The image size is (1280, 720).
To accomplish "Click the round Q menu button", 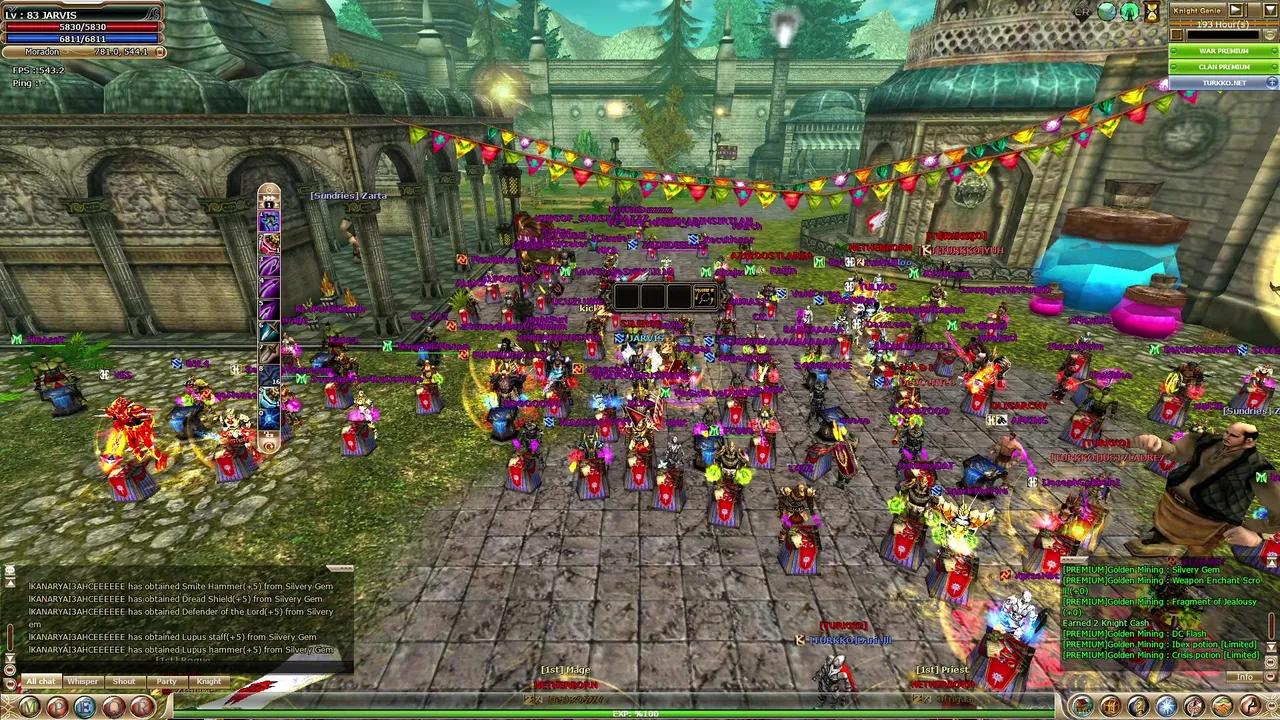I will point(114,707).
